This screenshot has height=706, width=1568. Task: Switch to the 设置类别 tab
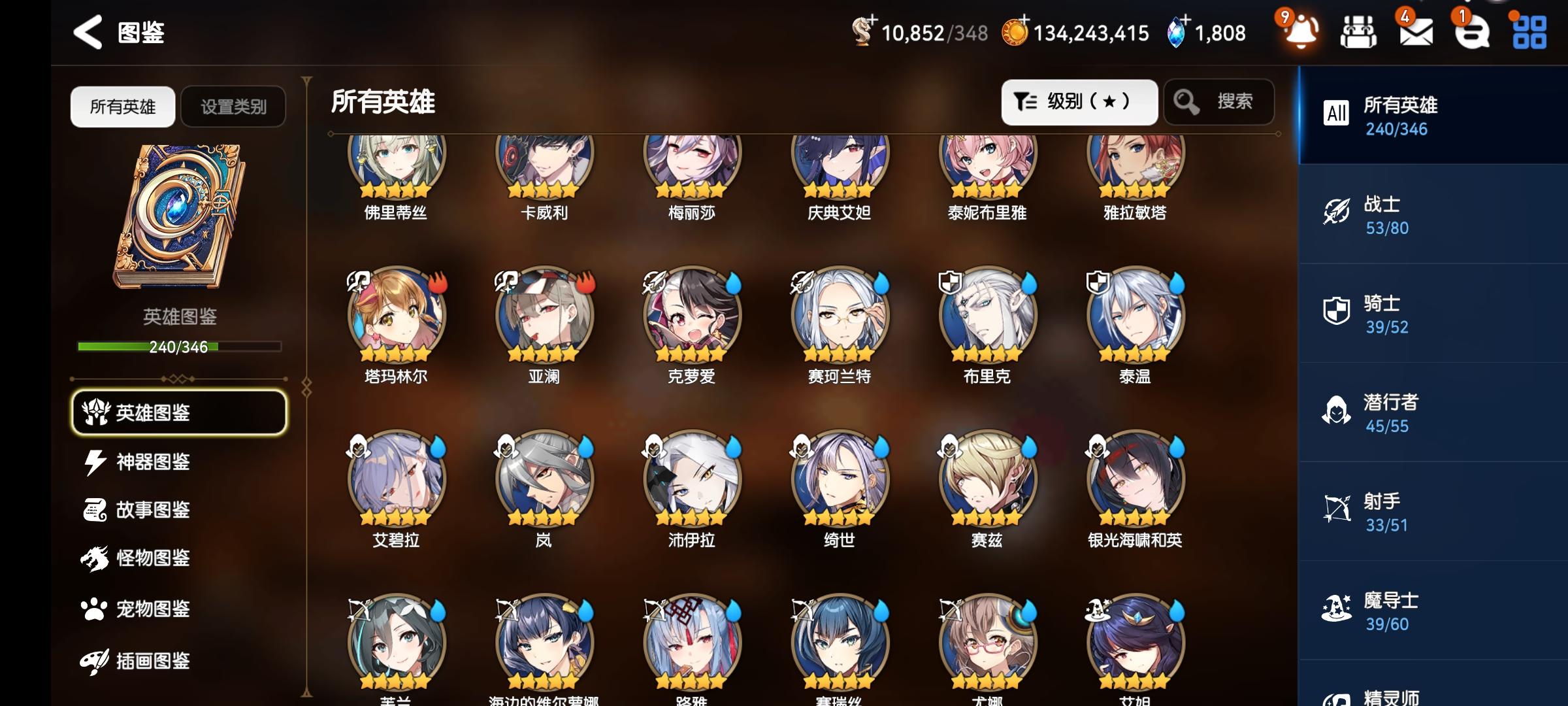(x=233, y=106)
